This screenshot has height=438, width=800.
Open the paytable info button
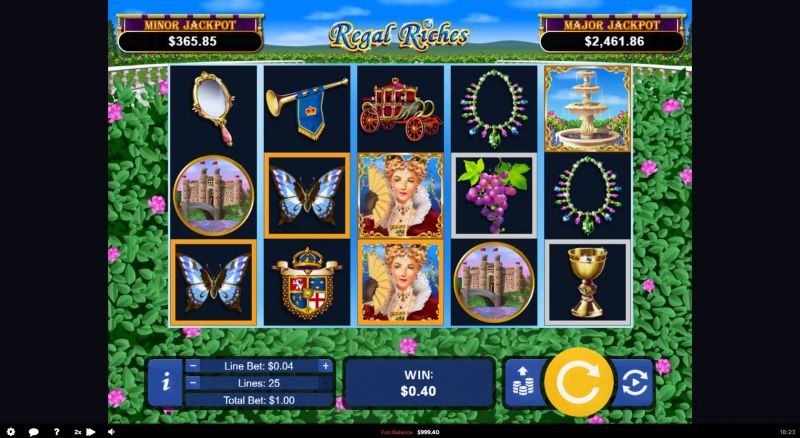coord(165,382)
